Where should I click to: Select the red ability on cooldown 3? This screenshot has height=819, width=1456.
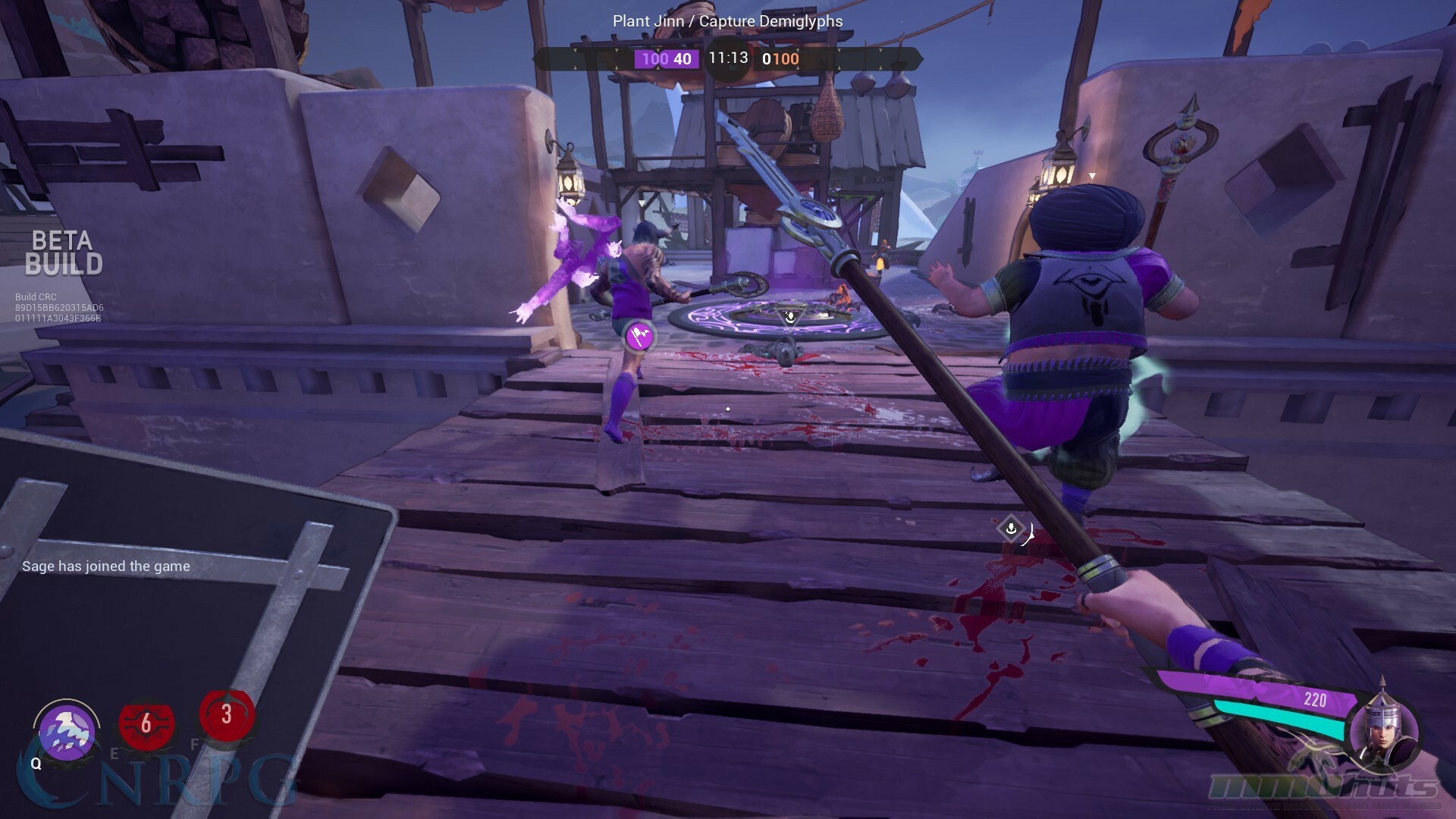point(226,714)
